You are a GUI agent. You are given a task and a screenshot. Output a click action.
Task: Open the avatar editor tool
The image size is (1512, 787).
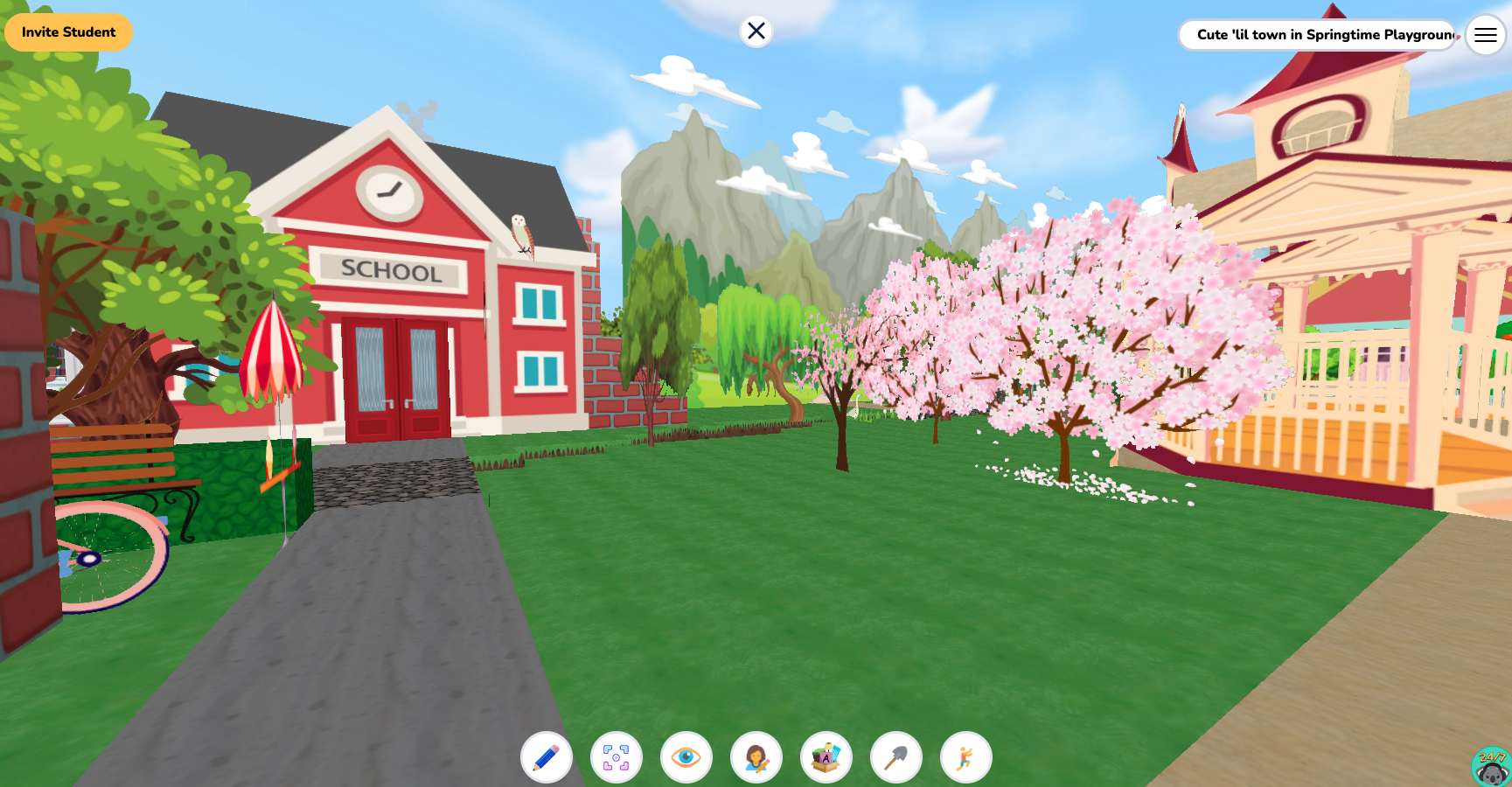(x=756, y=757)
